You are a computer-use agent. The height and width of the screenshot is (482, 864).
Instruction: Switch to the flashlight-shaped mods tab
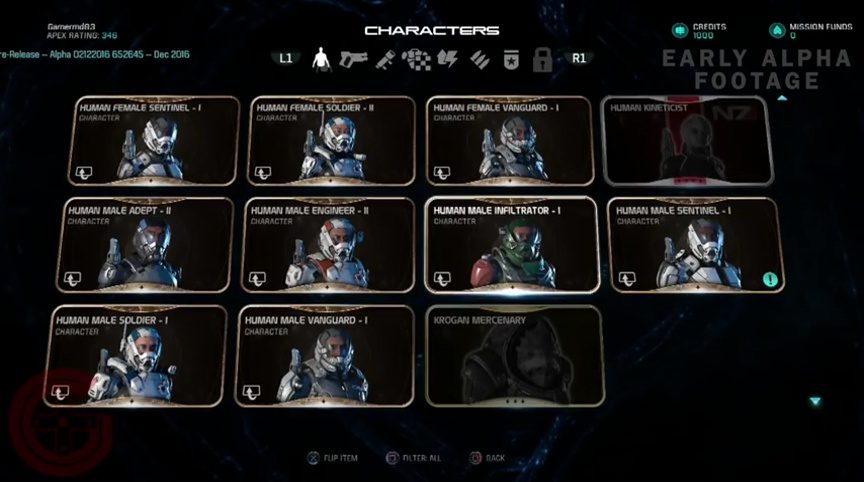click(385, 59)
